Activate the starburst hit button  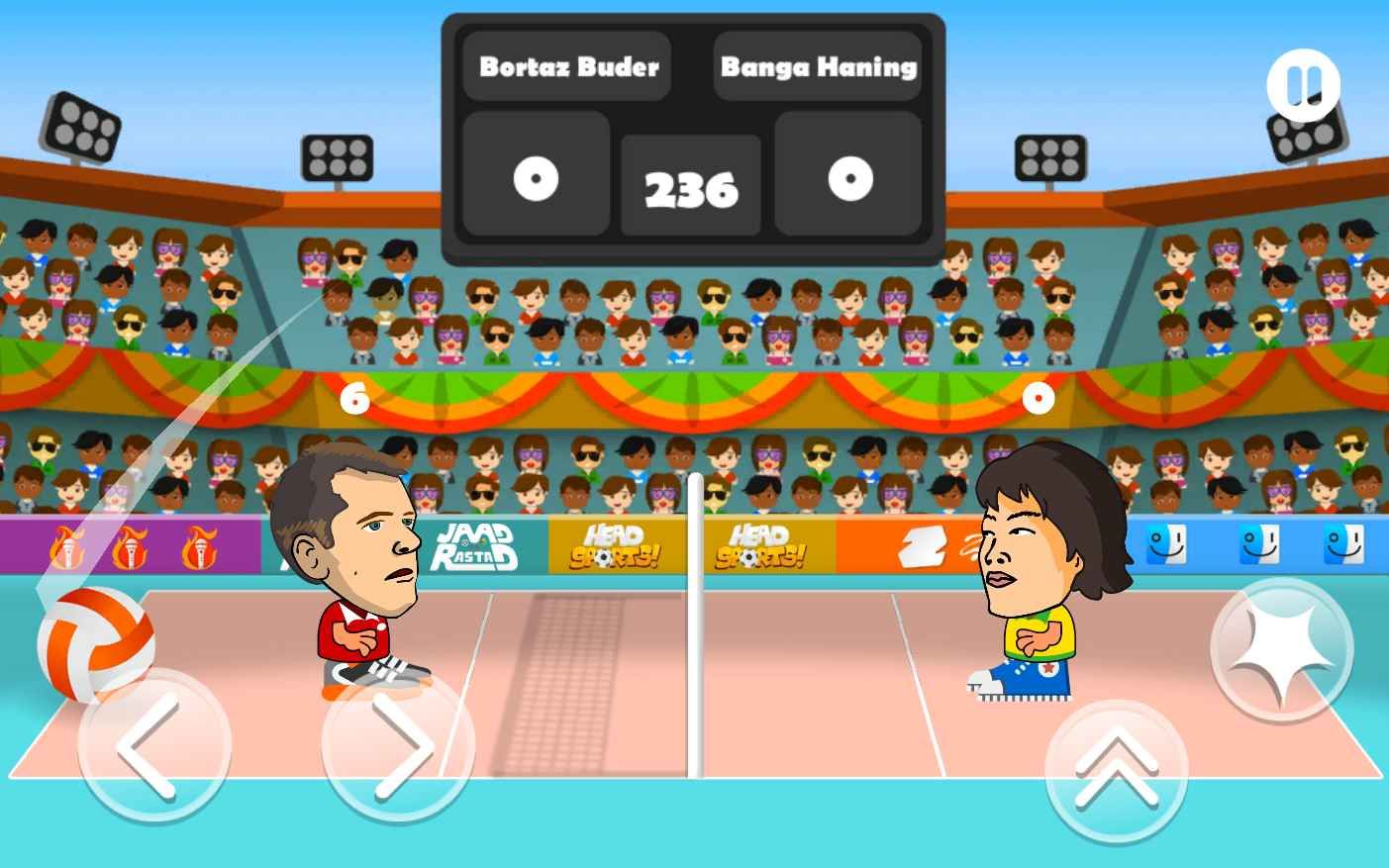[1281, 650]
